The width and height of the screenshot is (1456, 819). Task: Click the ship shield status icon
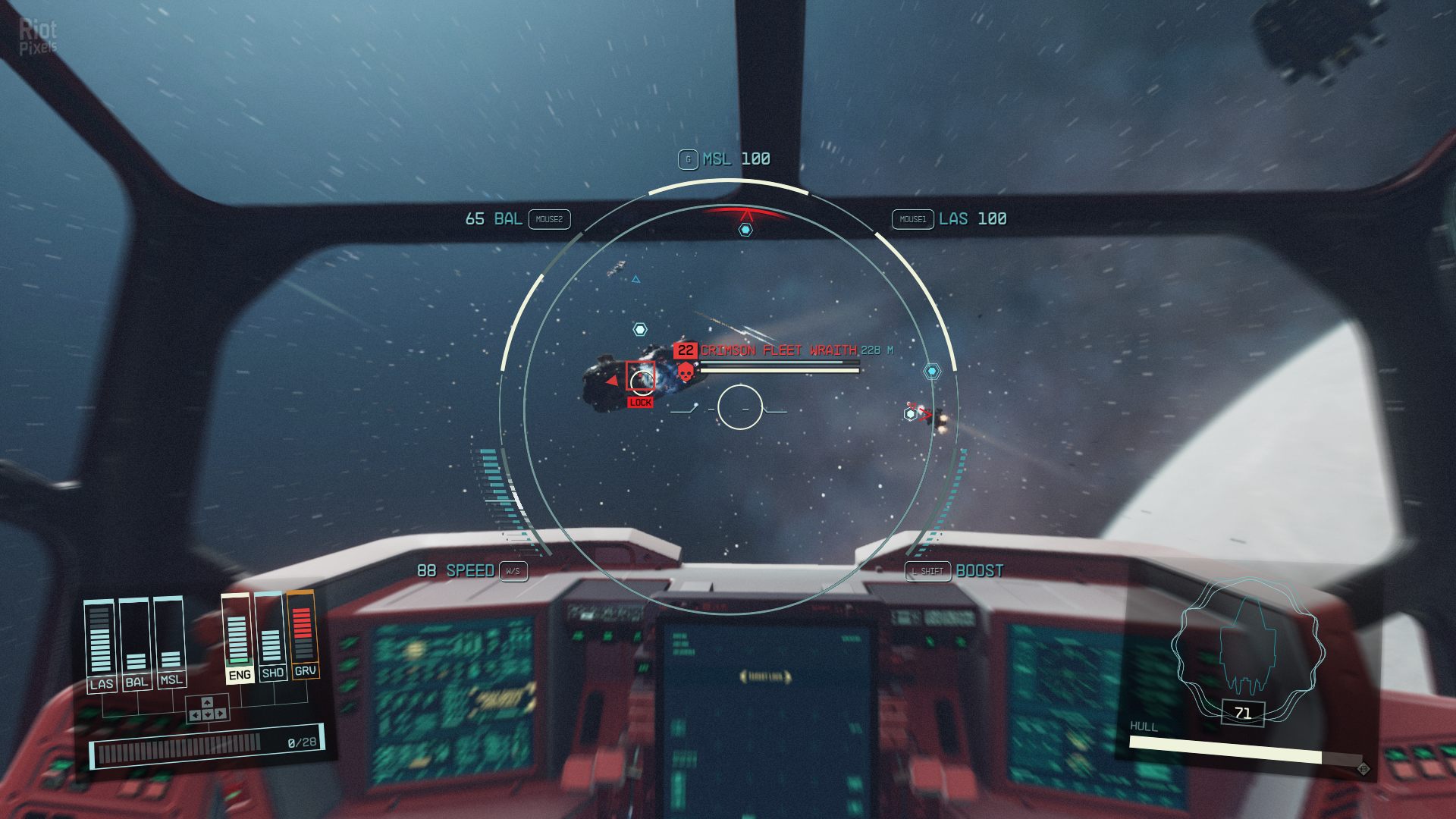click(x=1247, y=643)
